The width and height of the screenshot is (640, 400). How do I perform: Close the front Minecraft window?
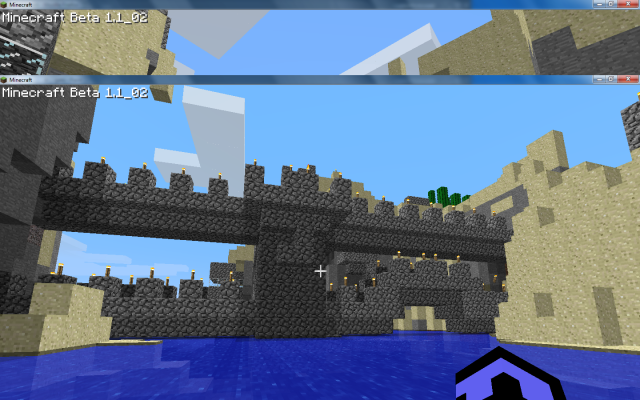(x=628, y=78)
